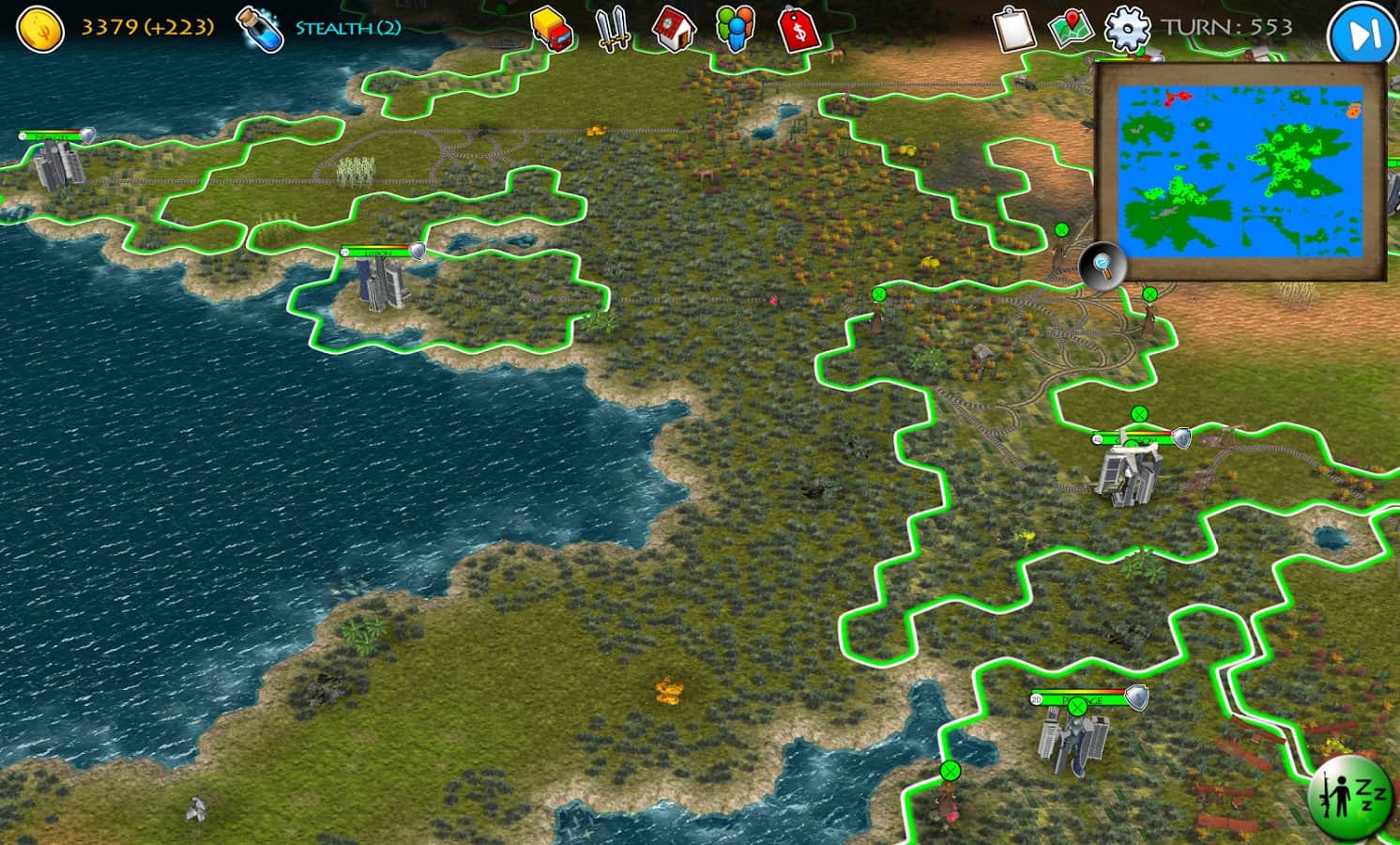View population with the people icon

736,29
